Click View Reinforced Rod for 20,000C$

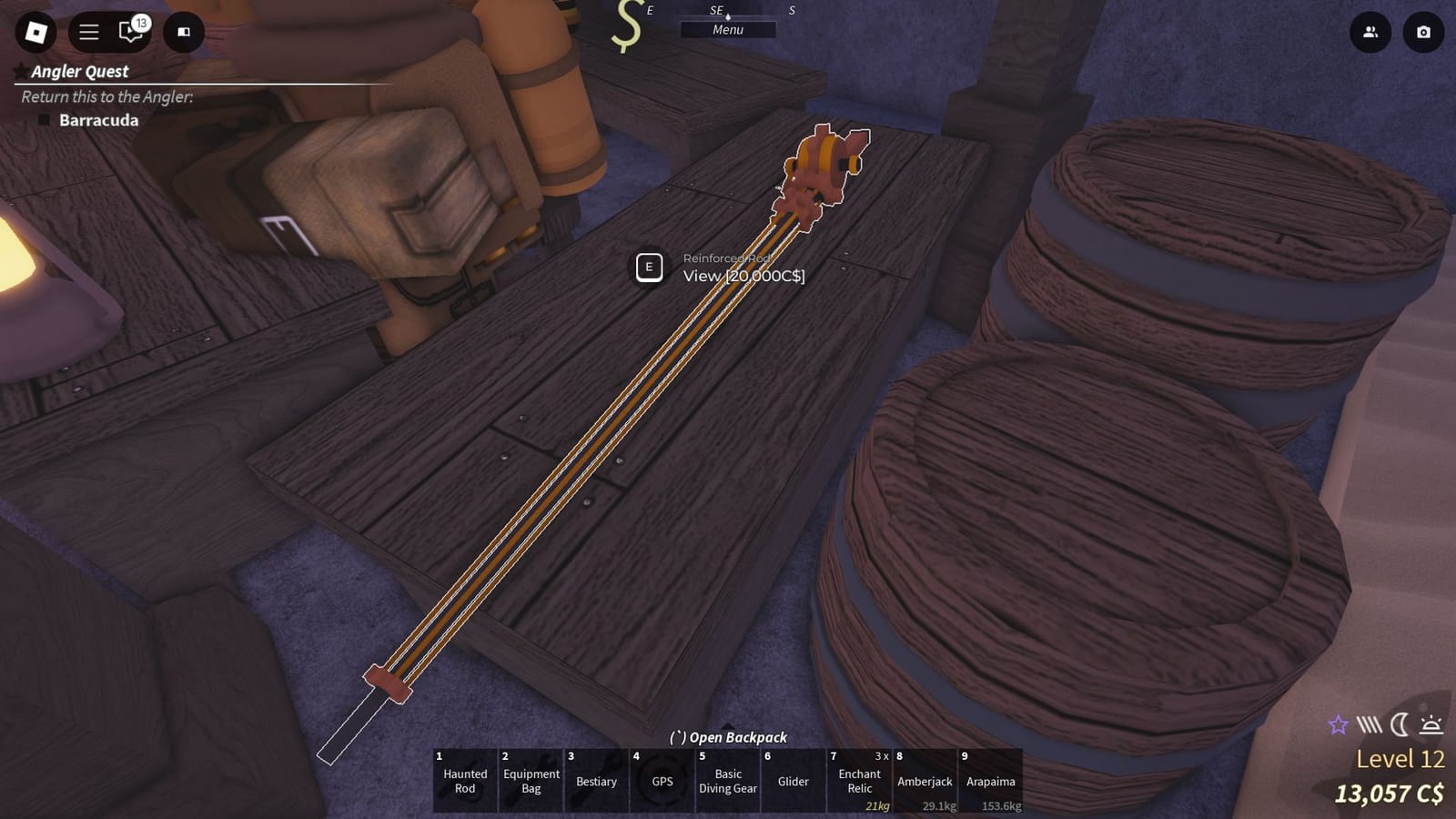coord(650,268)
